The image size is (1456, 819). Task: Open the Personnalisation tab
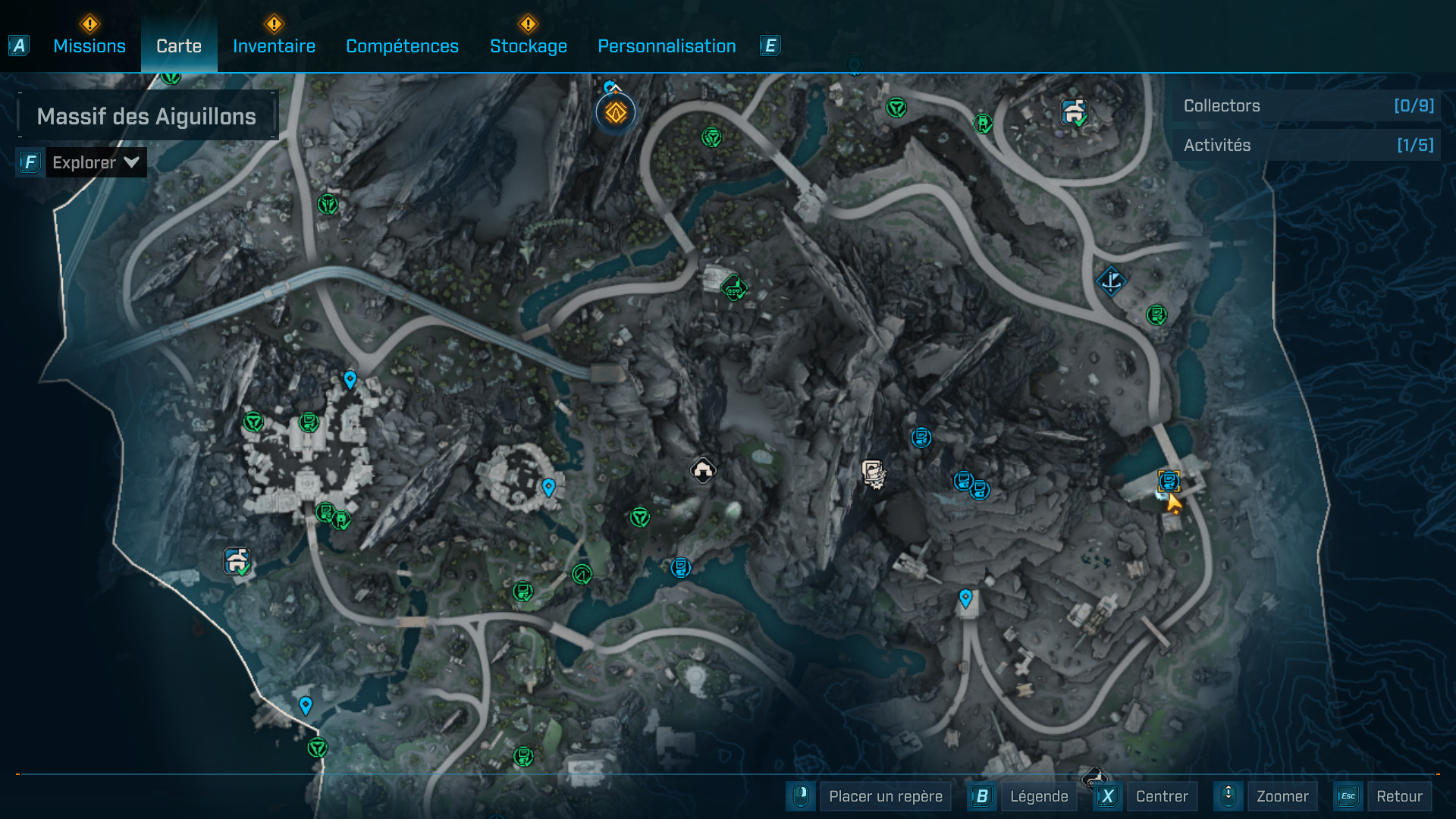point(667,45)
